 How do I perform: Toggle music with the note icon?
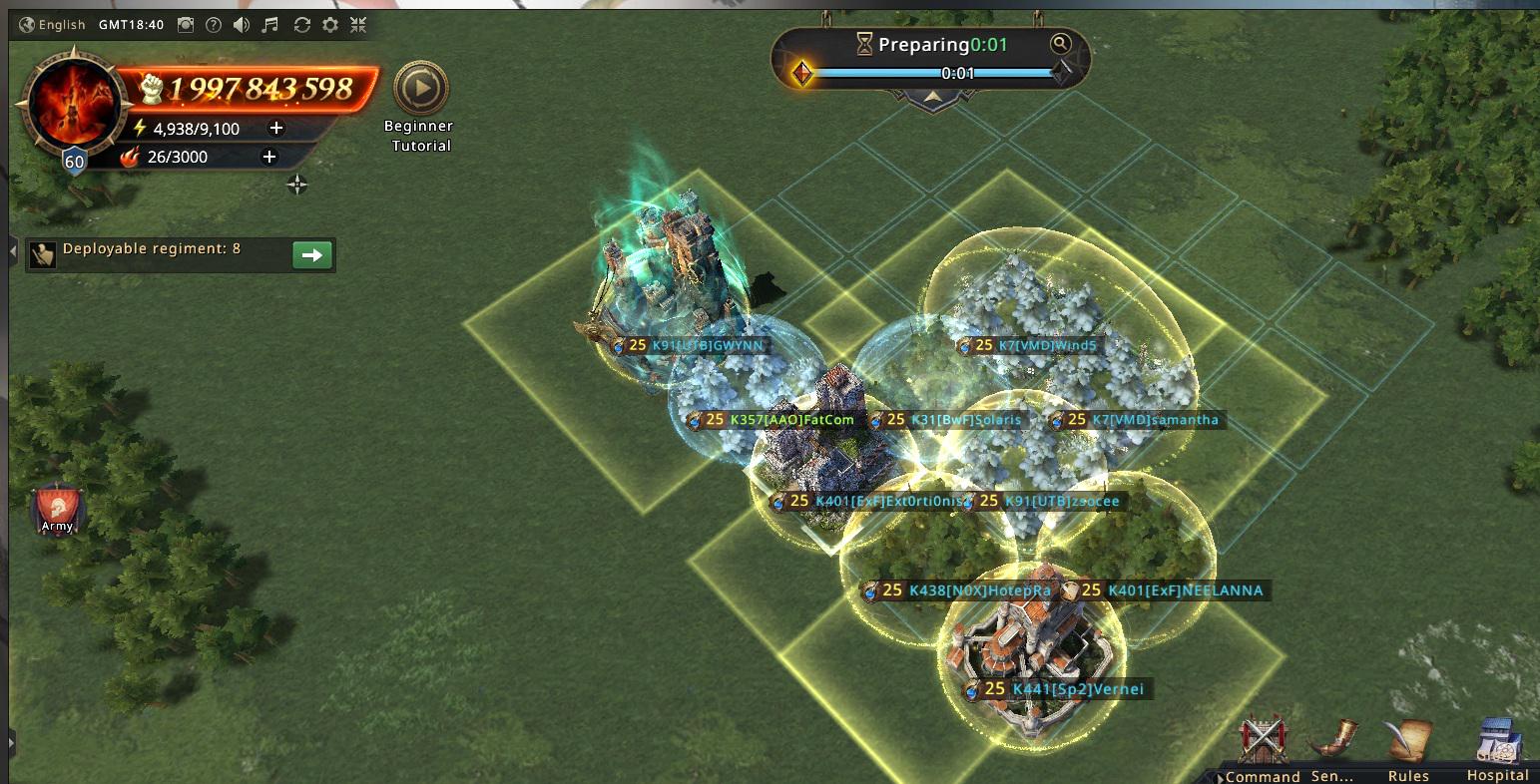(270, 25)
